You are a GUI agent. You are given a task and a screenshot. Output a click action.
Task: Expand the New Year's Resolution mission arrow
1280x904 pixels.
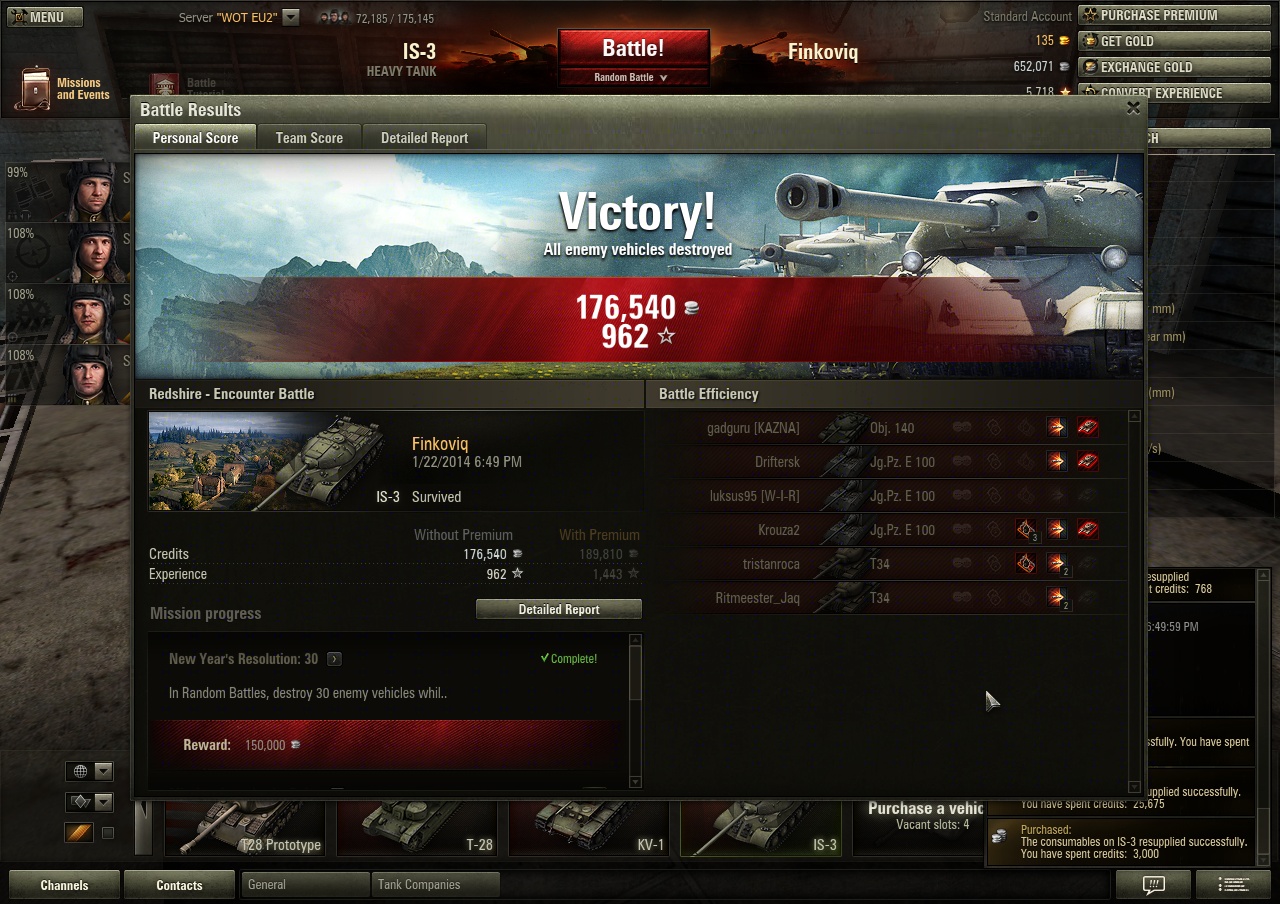click(x=334, y=659)
